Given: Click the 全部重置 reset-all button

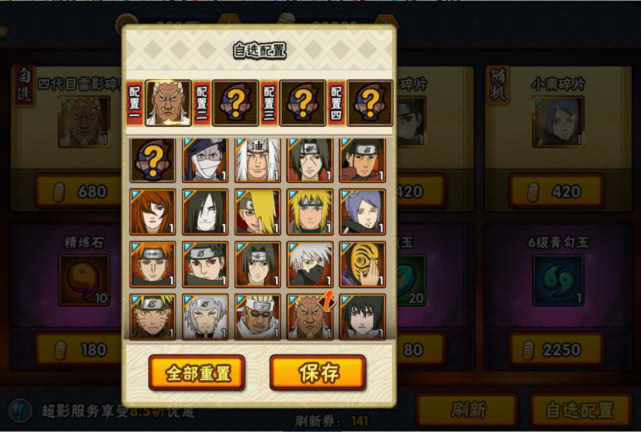Looking at the screenshot, I should pos(197,372).
